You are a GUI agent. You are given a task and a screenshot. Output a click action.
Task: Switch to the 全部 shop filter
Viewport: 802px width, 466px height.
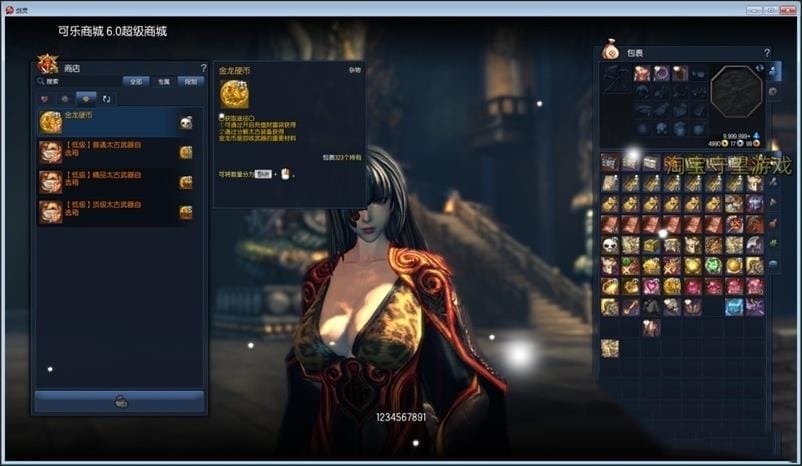tap(136, 81)
